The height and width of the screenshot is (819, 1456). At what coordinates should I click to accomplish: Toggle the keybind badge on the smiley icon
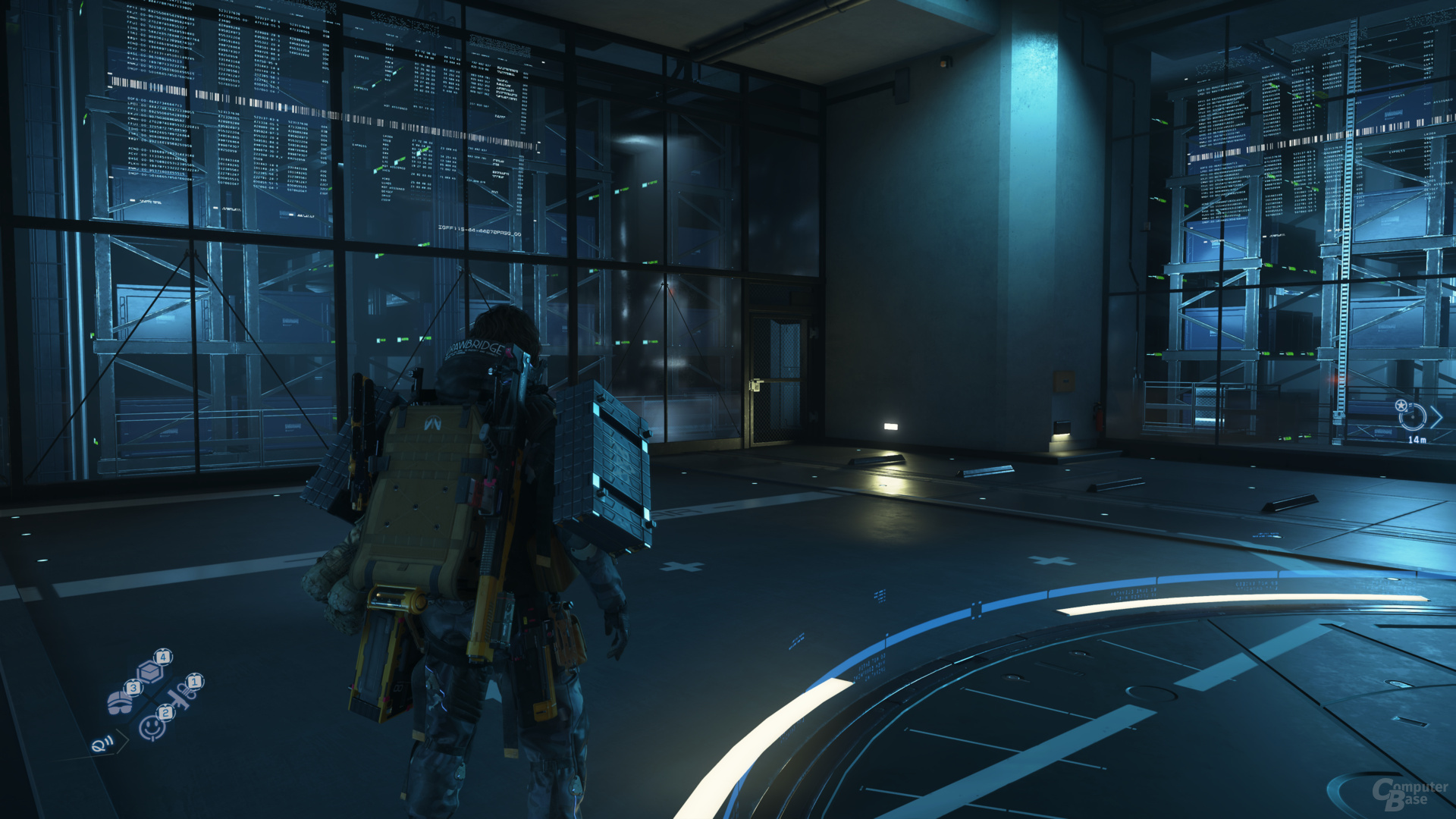tap(165, 713)
